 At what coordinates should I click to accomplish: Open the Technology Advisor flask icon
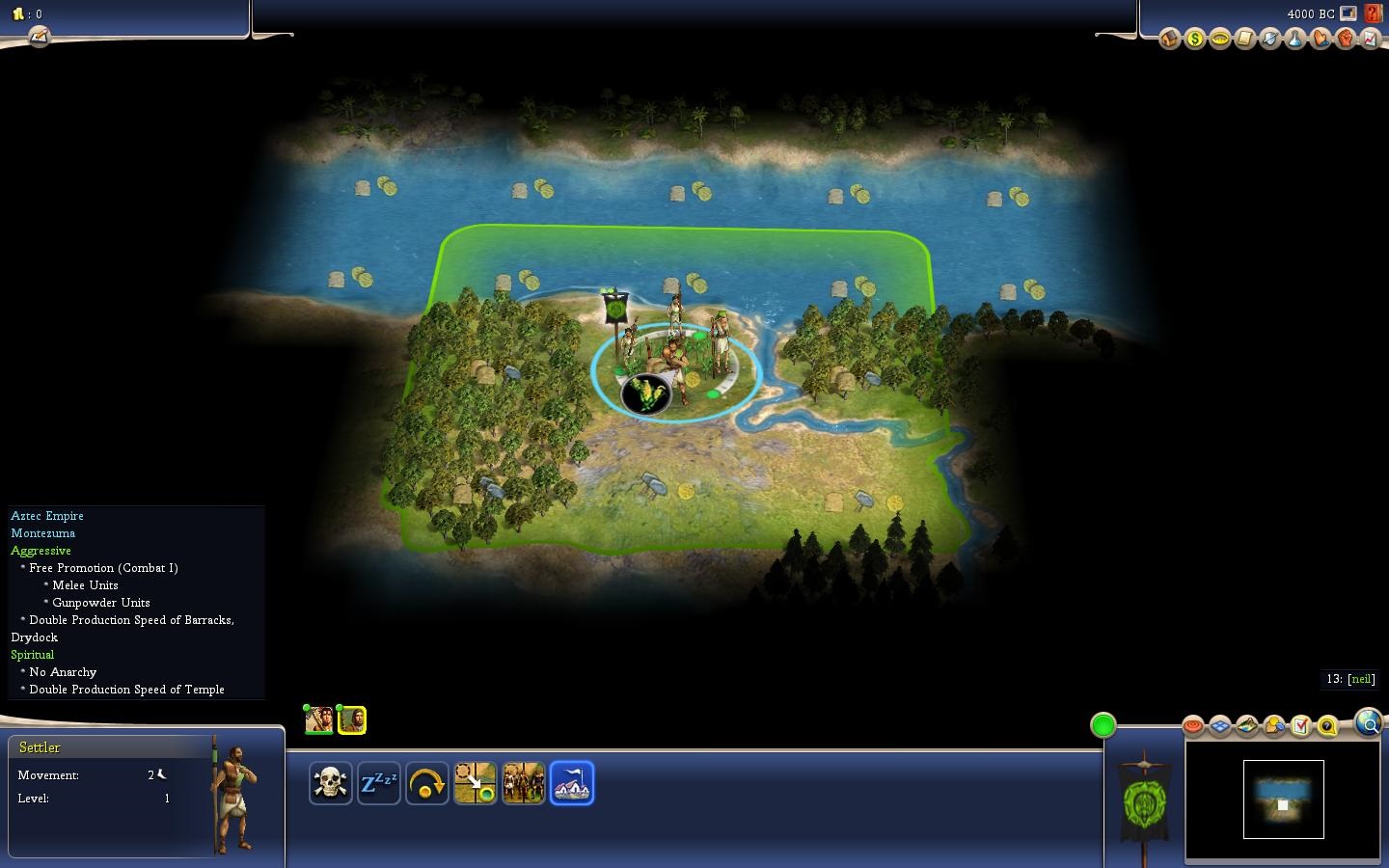[x=1294, y=39]
